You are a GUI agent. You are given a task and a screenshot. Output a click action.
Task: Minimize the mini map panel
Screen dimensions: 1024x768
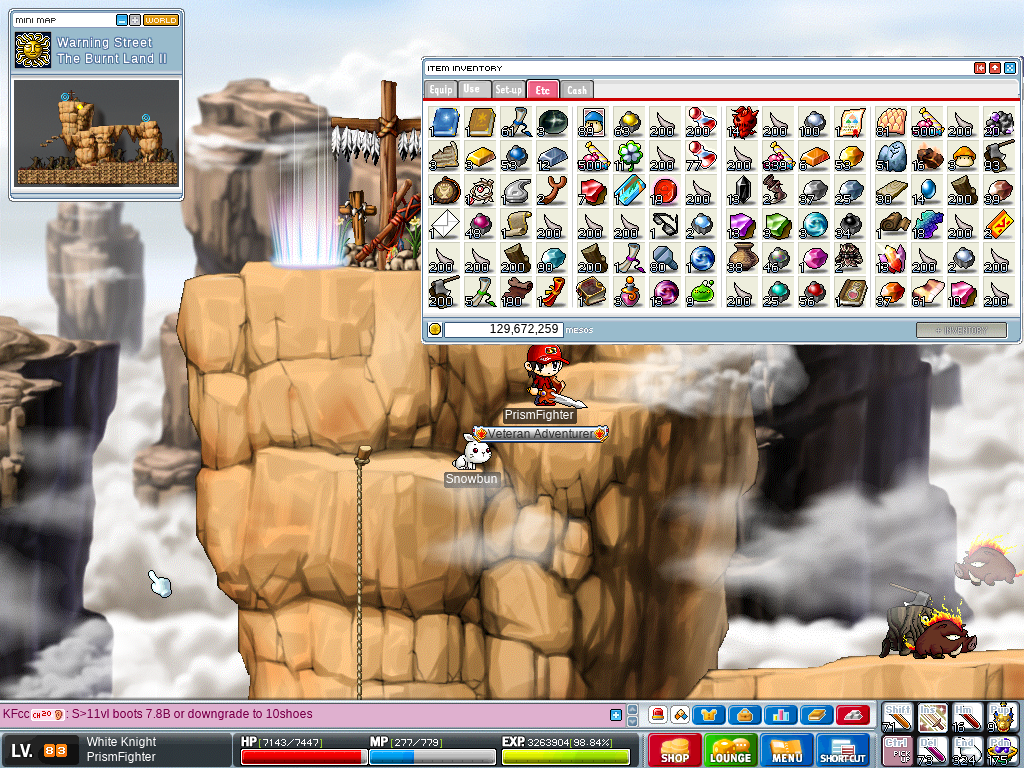coord(122,20)
